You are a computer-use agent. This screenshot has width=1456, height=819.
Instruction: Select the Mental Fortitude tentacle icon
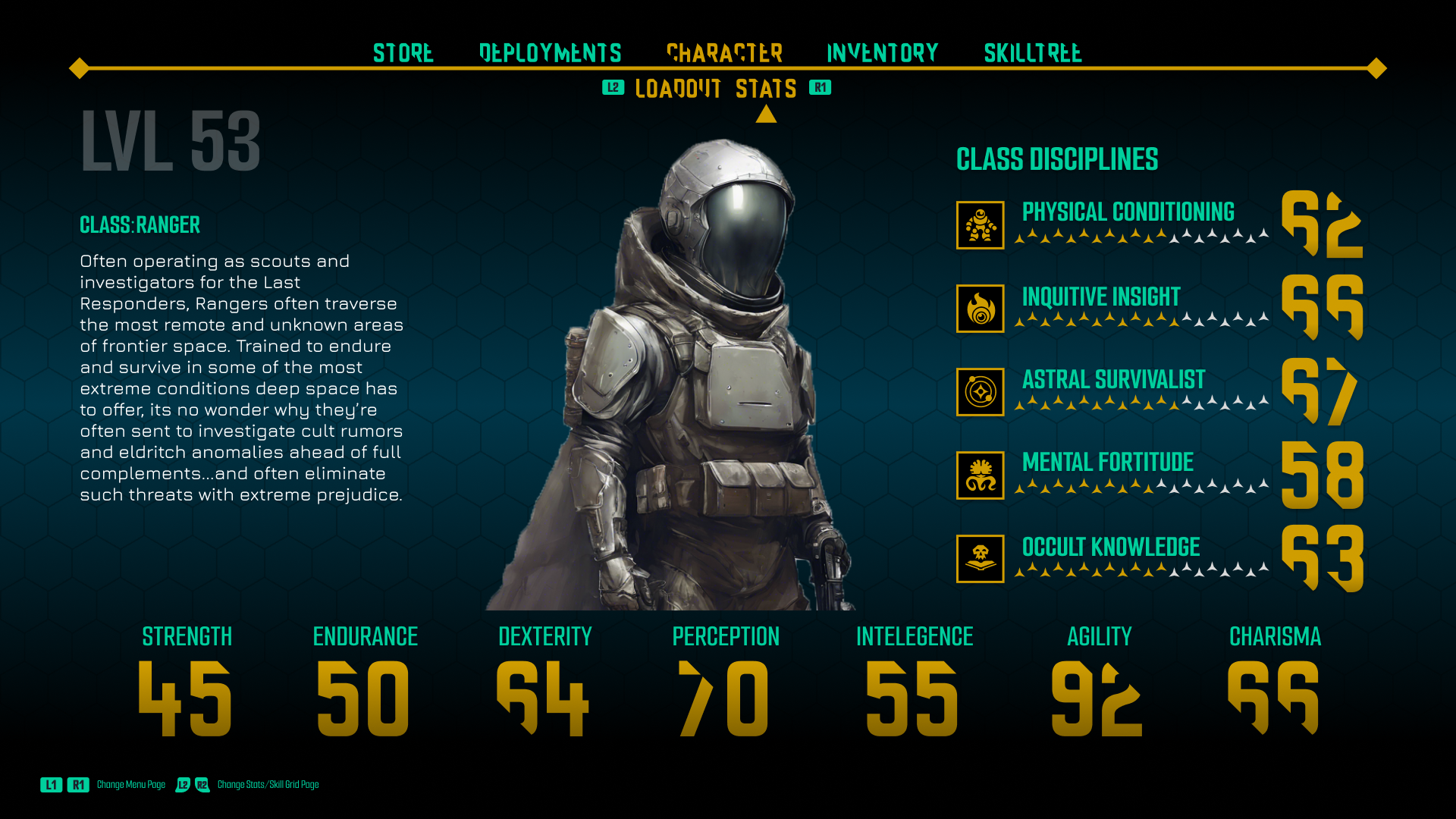(980, 475)
